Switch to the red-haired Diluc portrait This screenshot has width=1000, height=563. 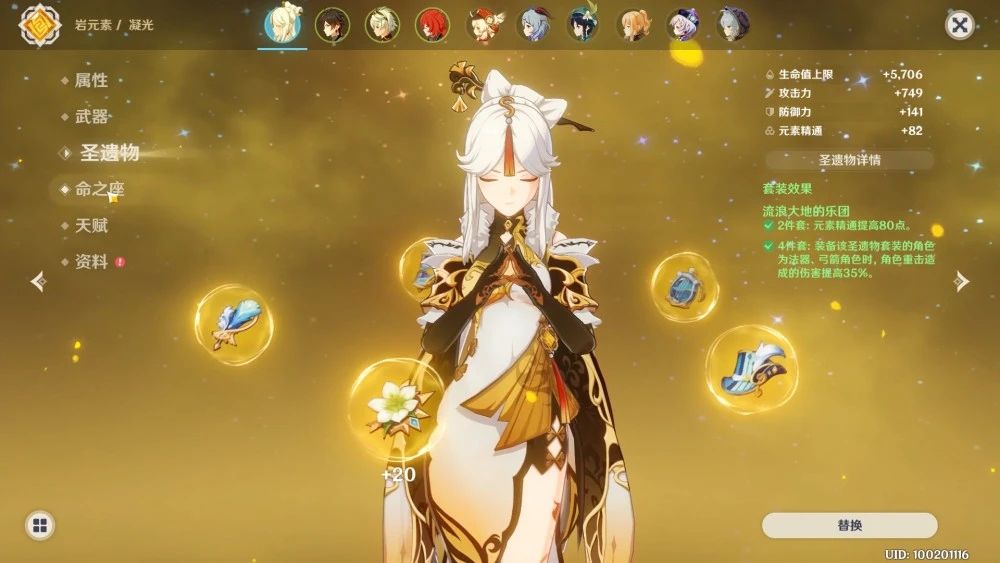[x=433, y=25]
